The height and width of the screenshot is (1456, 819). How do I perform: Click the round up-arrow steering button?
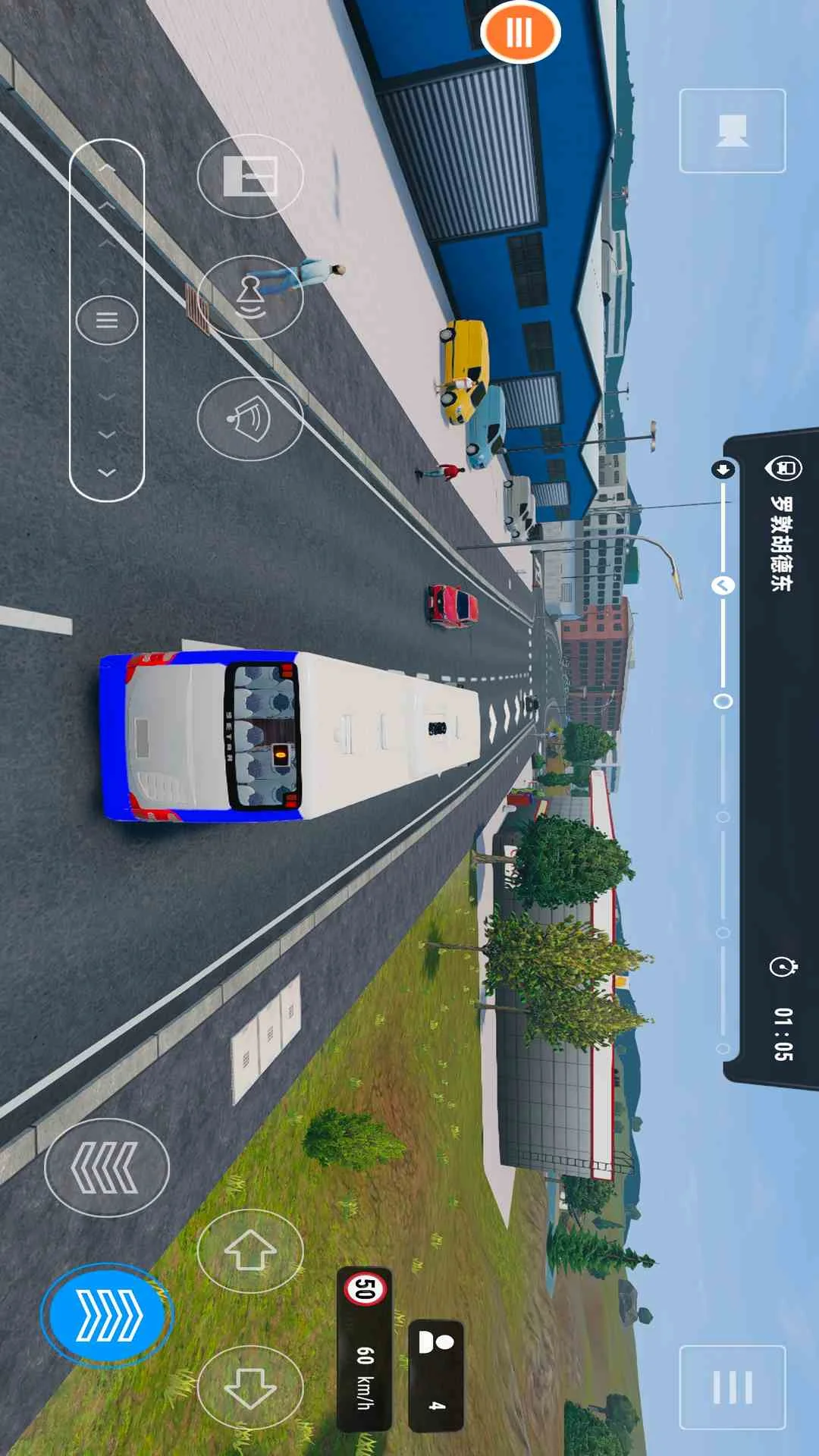250,1250
